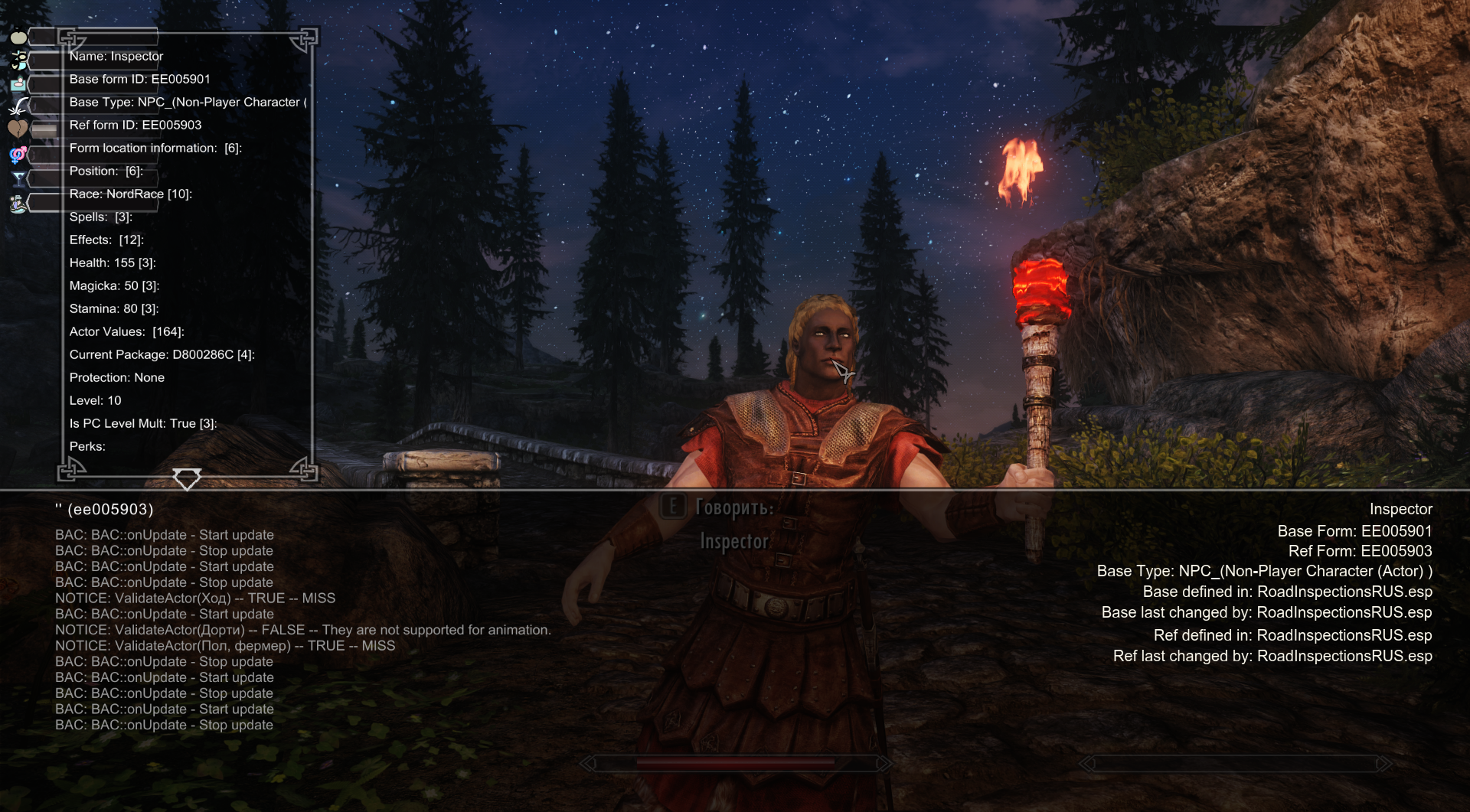The height and width of the screenshot is (812, 1470).
Task: Expand the Magicka: 50 row
Action: click(x=114, y=286)
